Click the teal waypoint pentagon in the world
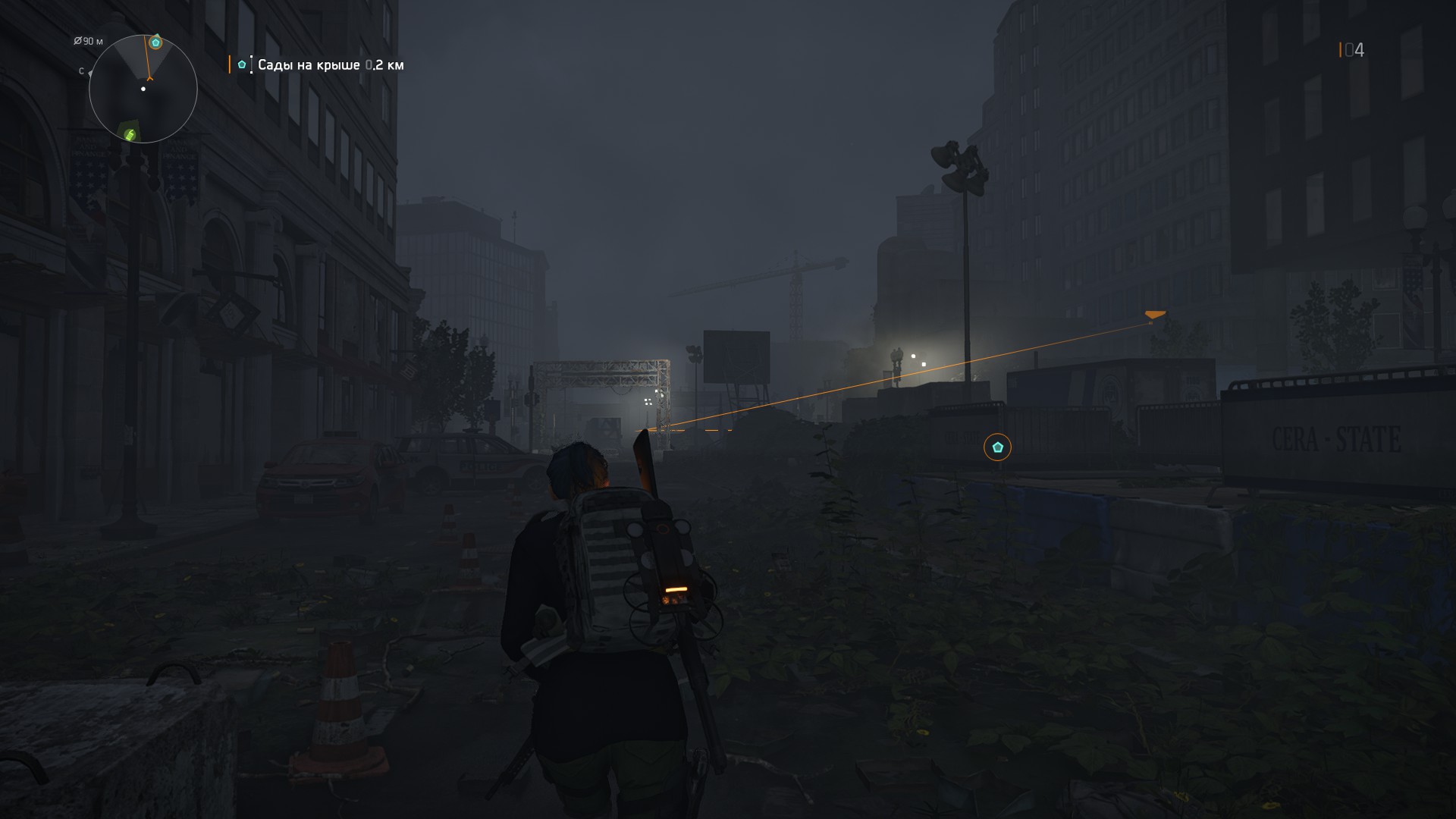The height and width of the screenshot is (819, 1456). 998,447
